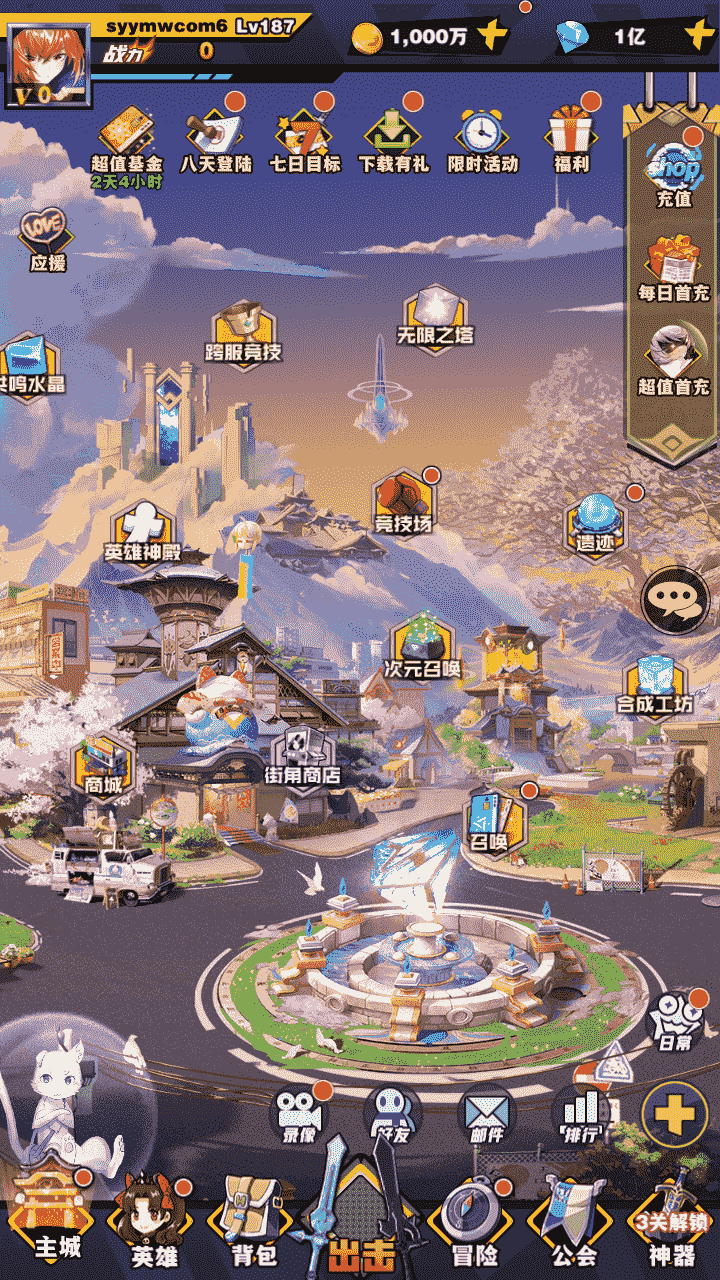Add diamonds with the plus button

coord(699,37)
